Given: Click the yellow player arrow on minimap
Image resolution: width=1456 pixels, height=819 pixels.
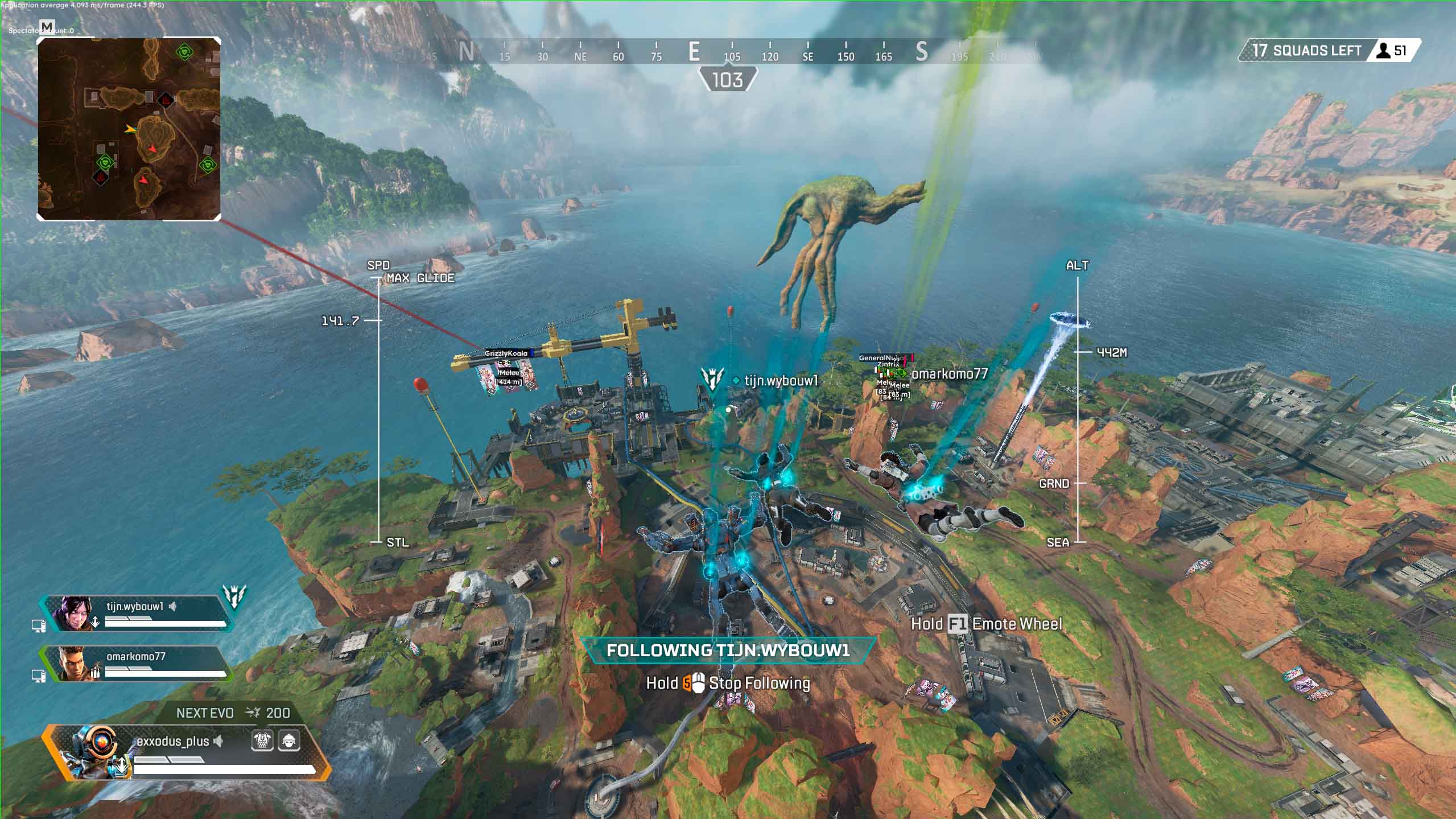Looking at the screenshot, I should point(131,129).
